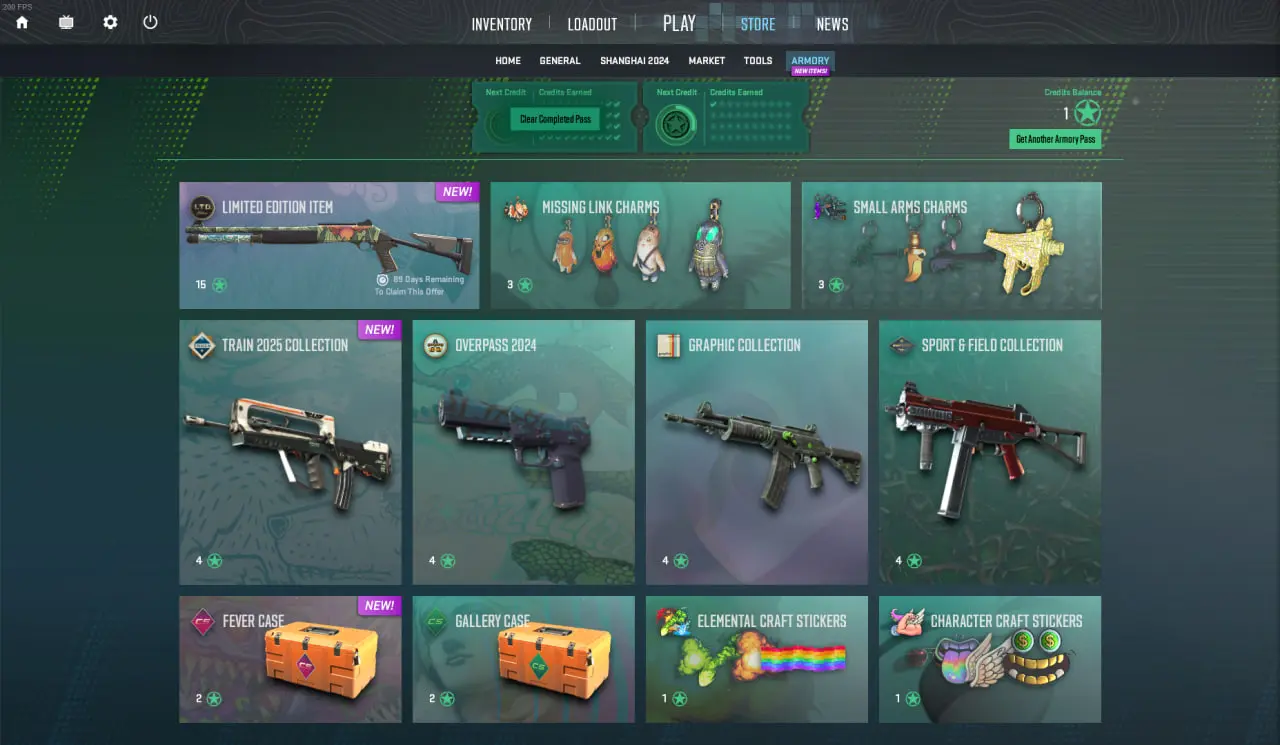Open the Inventory menu
1280x745 pixels.
tap(501, 24)
